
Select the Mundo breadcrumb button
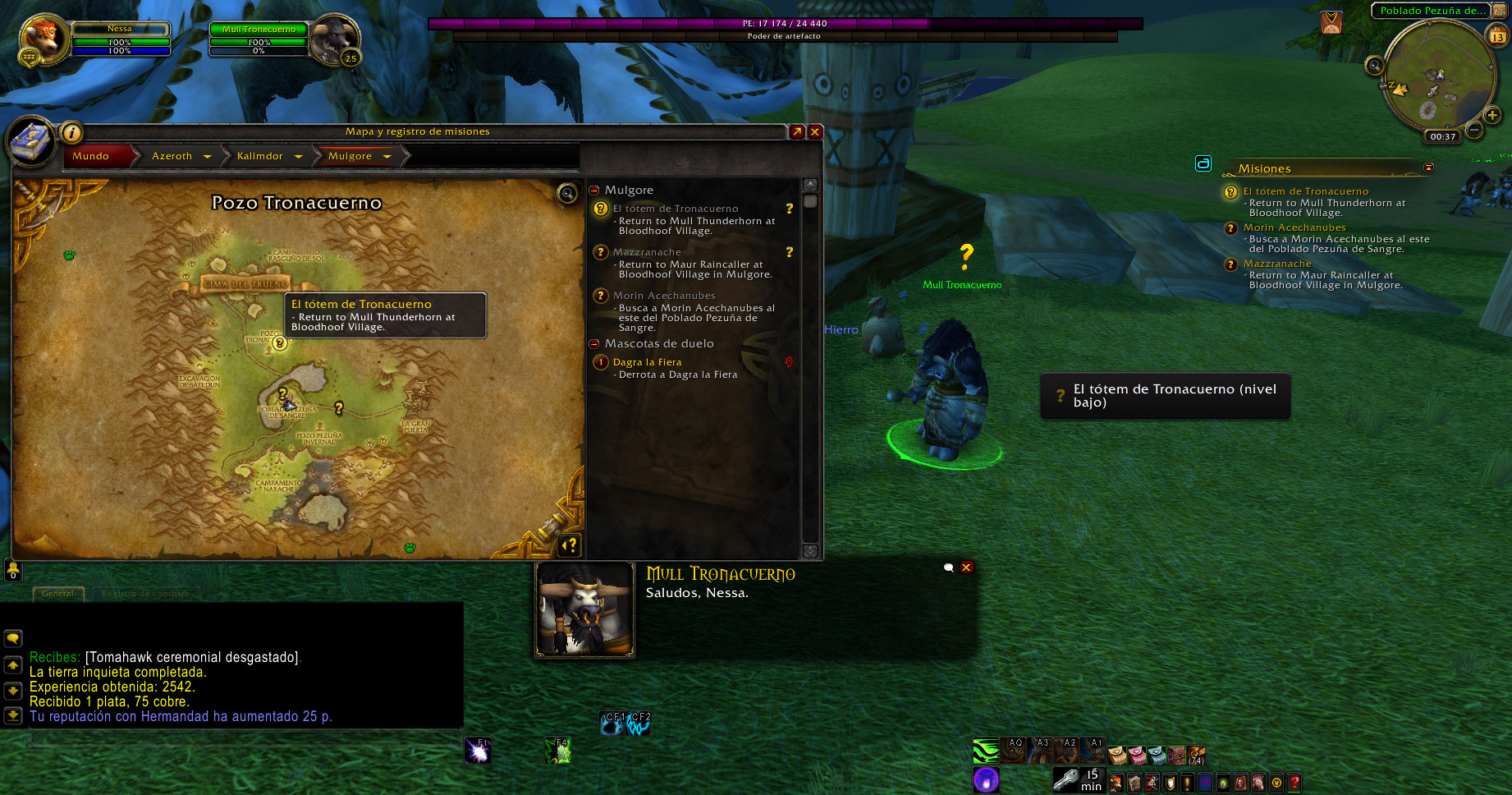click(91, 156)
